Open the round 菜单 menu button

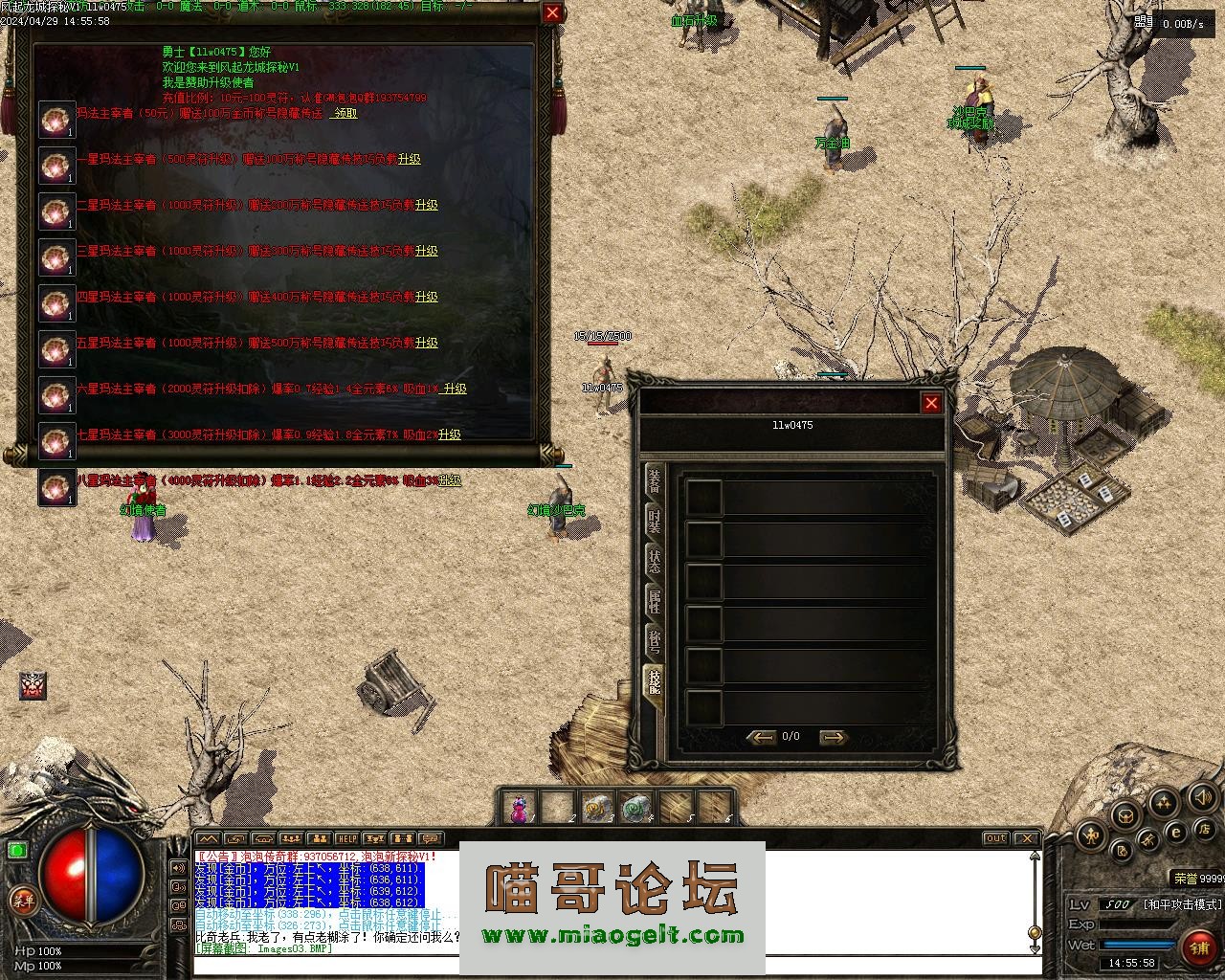[21, 900]
